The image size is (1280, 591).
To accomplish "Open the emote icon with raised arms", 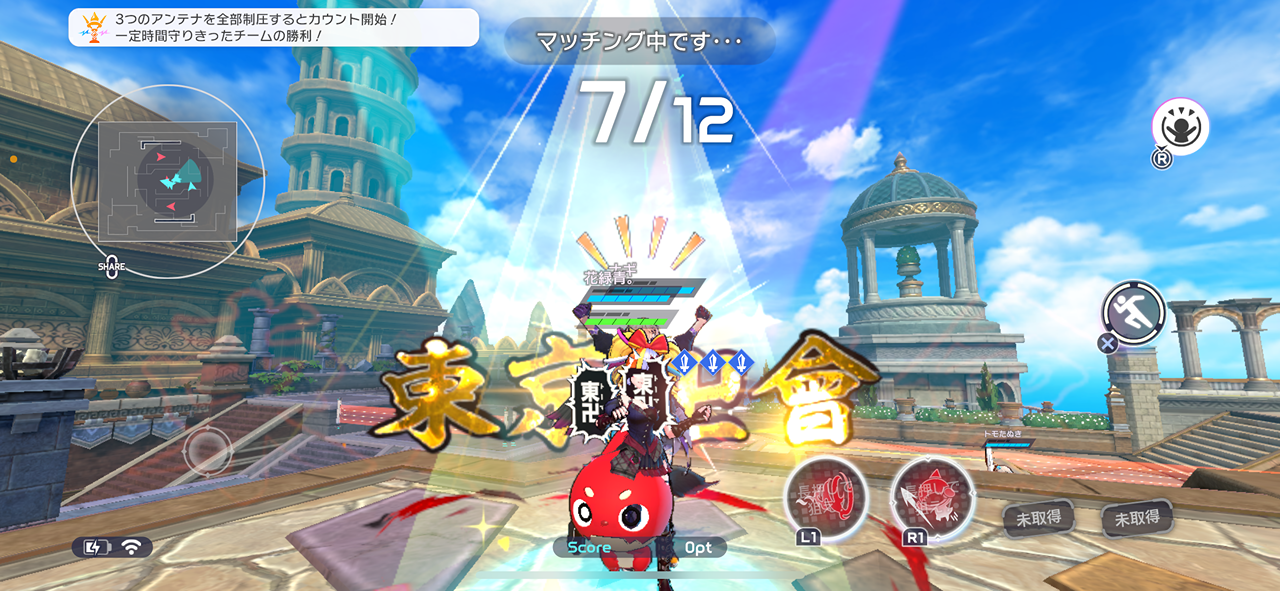I will (x=1180, y=127).
